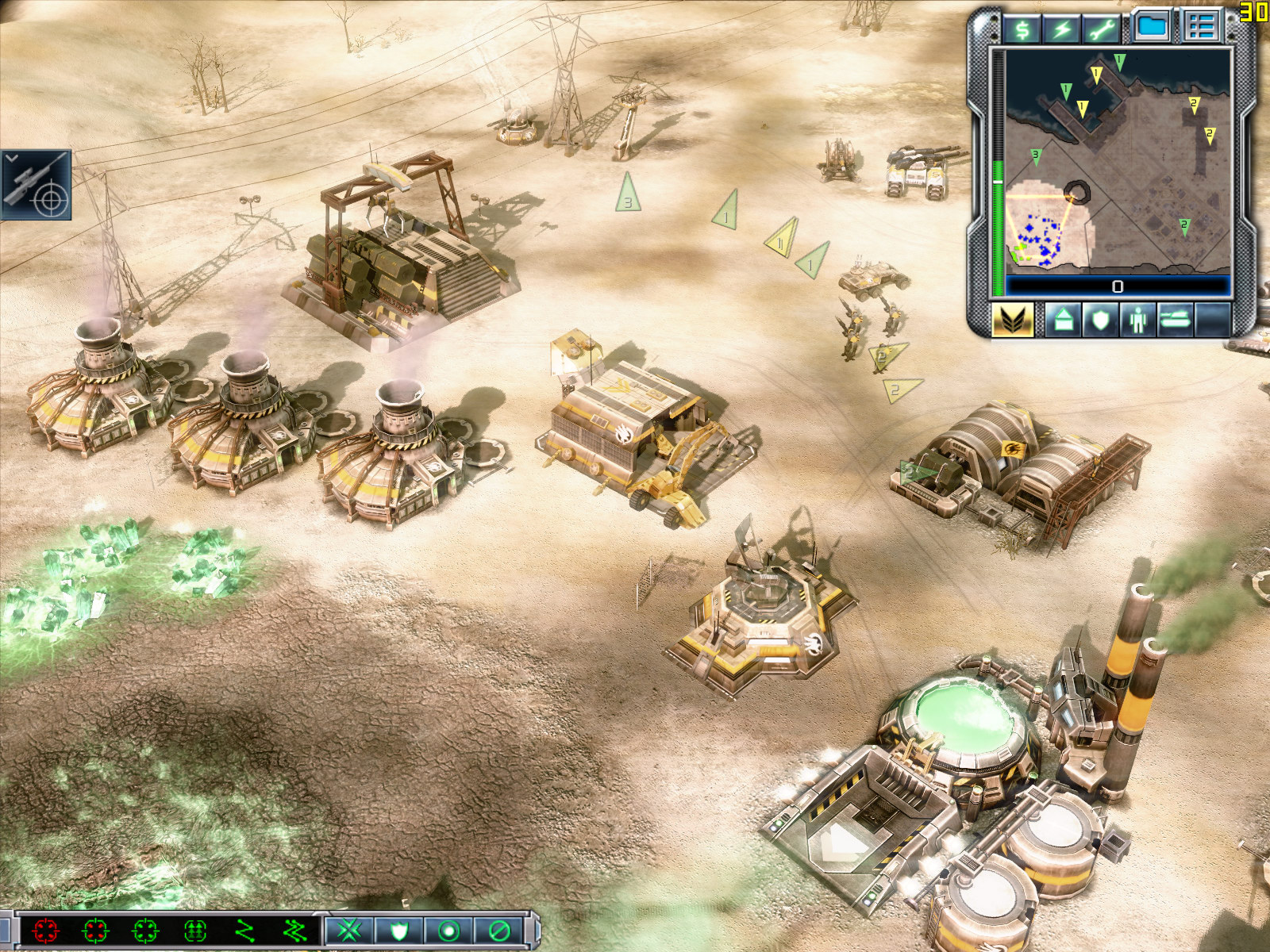Set the shield guard stance
Viewport: 1270px width, 952px height.
click(398, 930)
